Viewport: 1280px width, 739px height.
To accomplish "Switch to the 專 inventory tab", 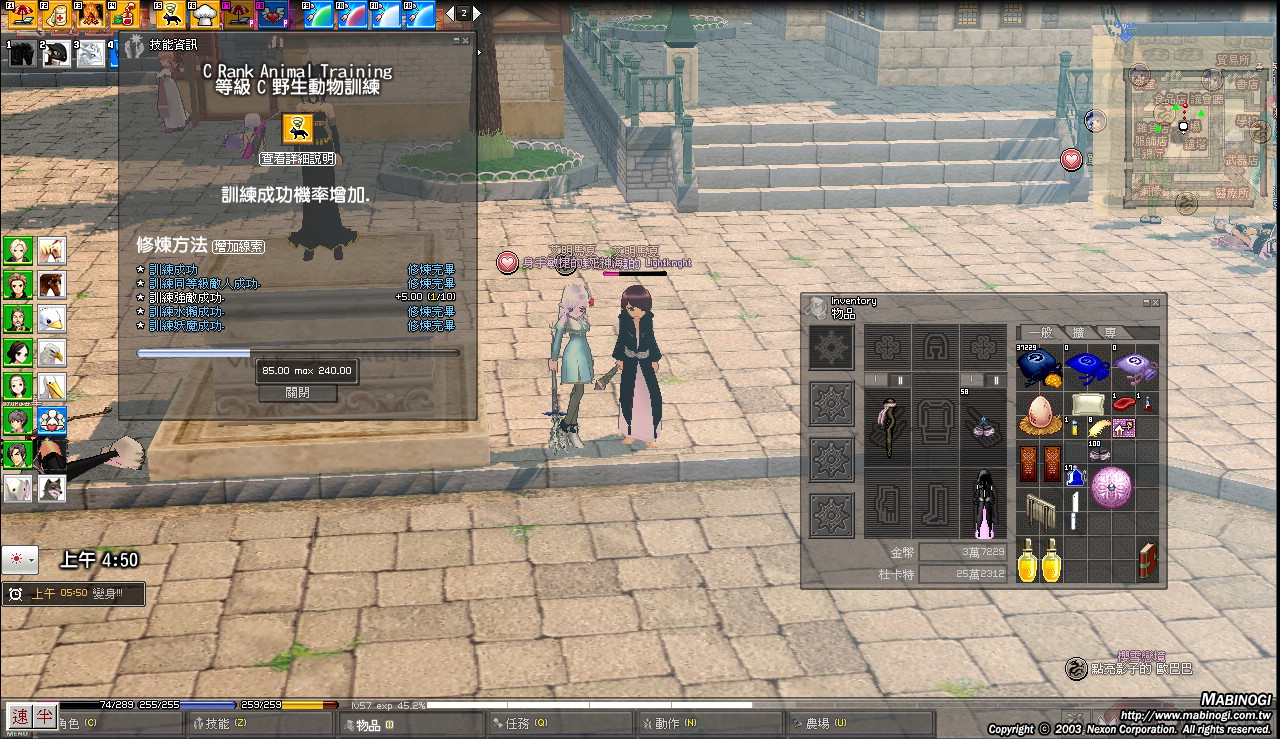I will [x=1111, y=333].
